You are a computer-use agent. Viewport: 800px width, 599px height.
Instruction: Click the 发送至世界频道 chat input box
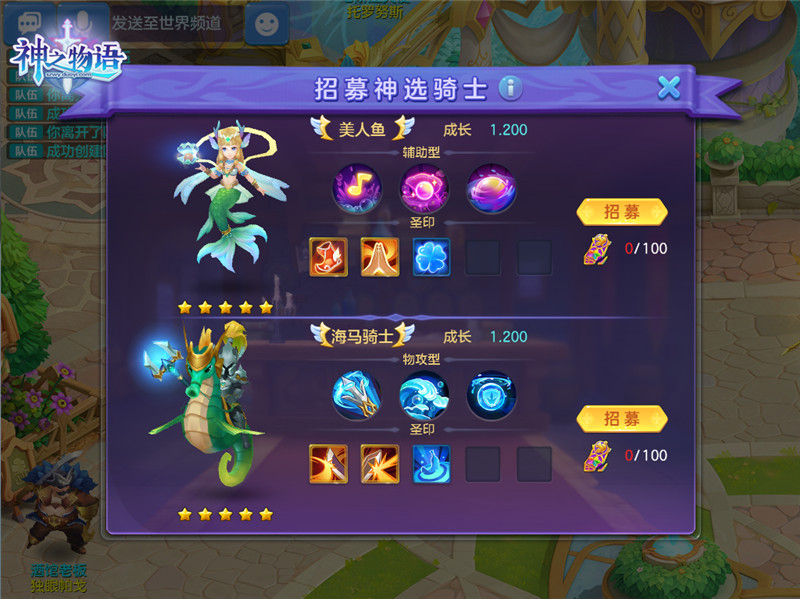point(166,22)
